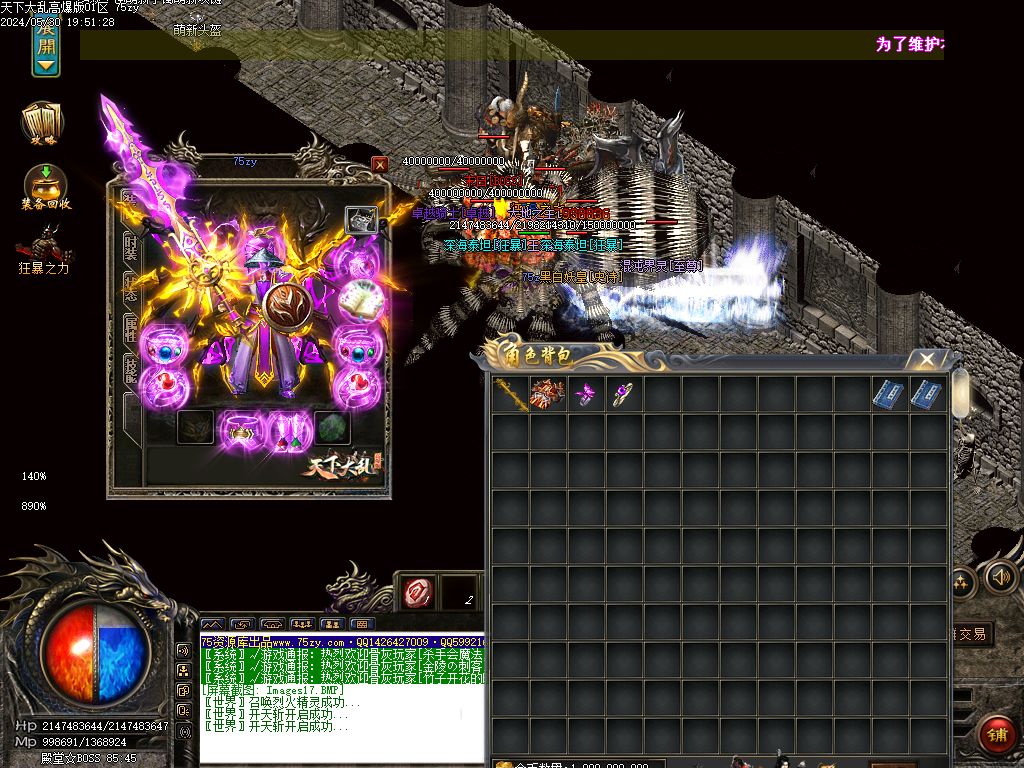The image size is (1024, 768).
Task: Close the 角色背包 inventory window
Action: click(927, 360)
